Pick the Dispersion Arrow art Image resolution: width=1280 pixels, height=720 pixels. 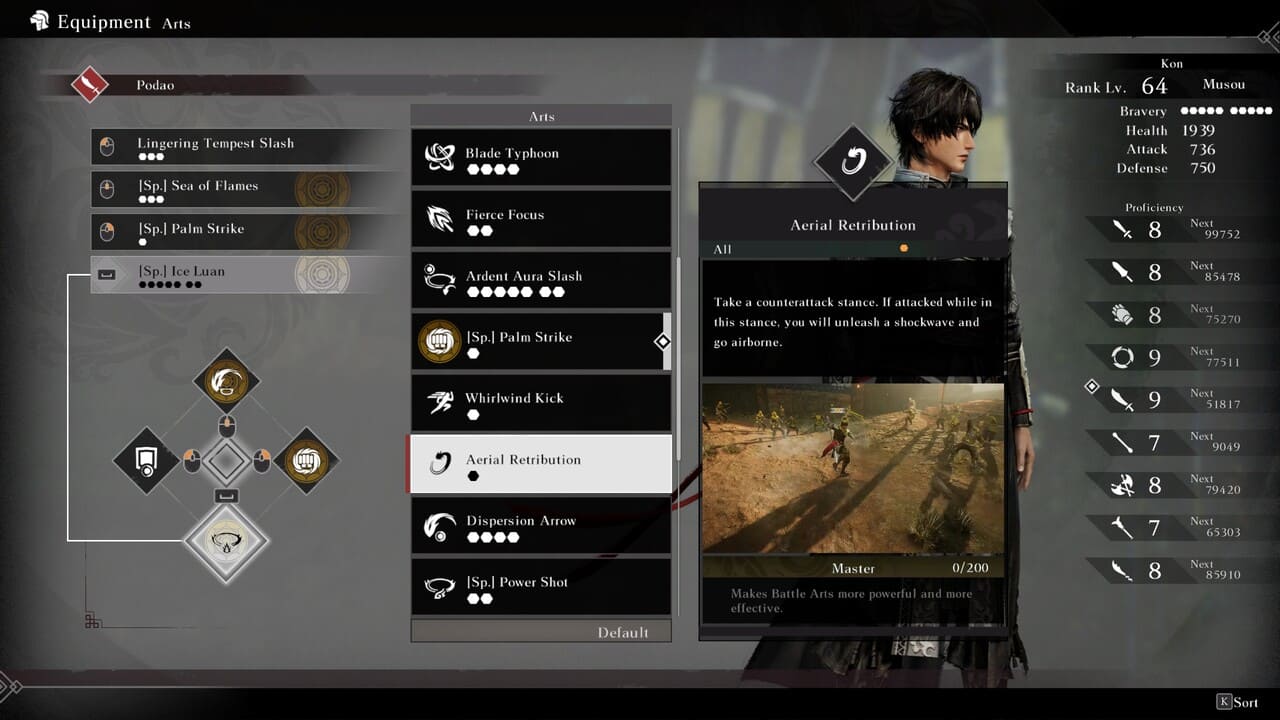click(541, 526)
